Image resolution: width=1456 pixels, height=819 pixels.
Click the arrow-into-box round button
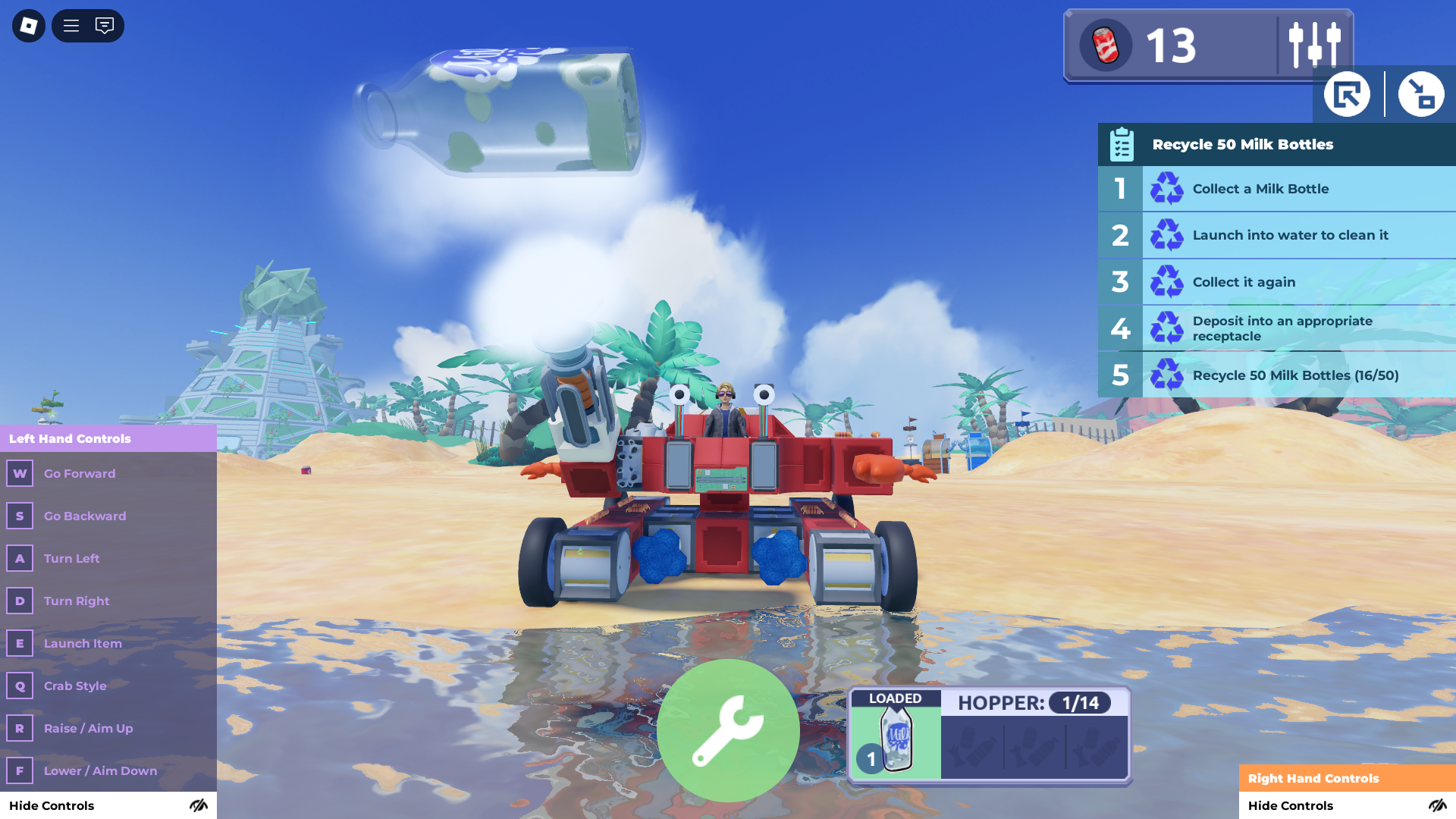[1420, 95]
